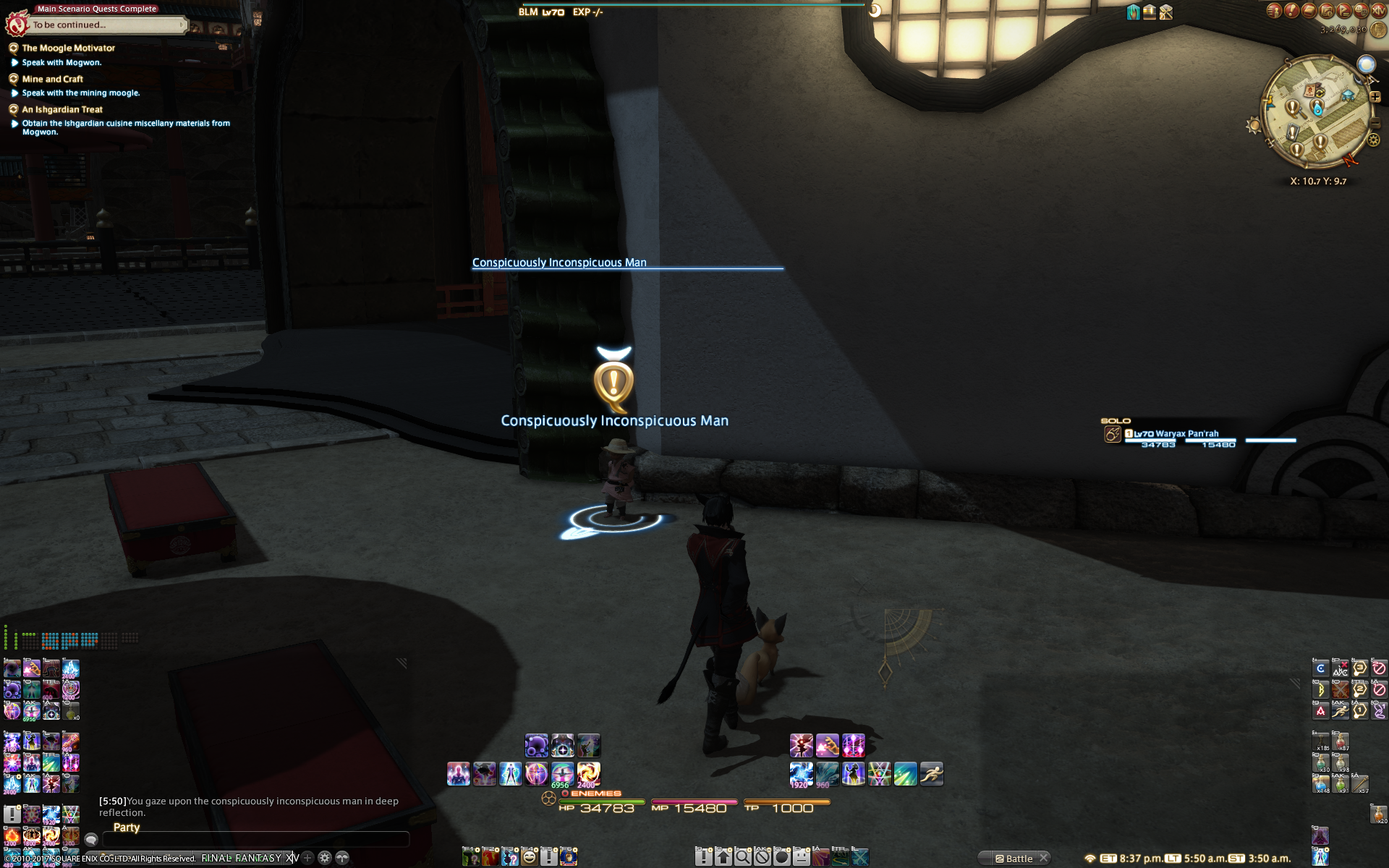
Task: Open minimap settings gear
Action: [1374, 140]
